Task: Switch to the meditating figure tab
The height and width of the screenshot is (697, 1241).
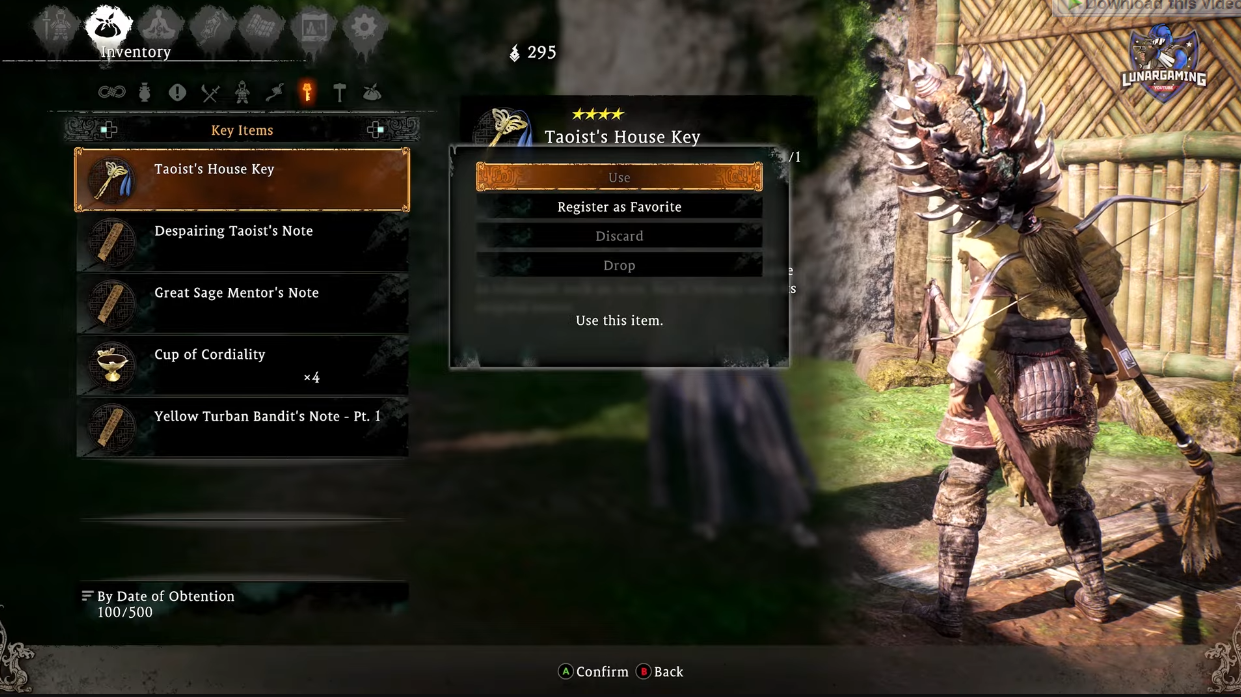Action: point(160,27)
